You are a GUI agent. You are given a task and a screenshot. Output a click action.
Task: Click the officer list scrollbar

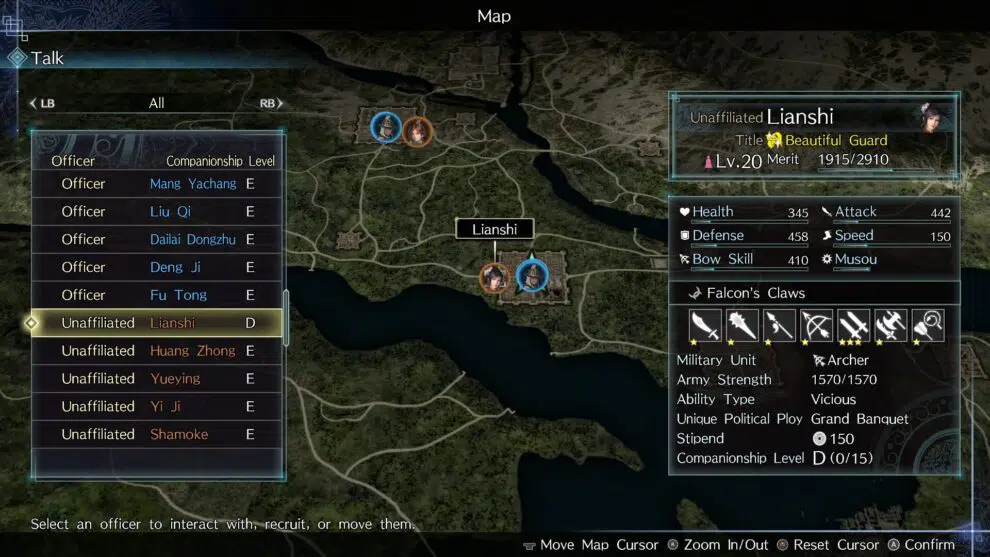pos(286,318)
